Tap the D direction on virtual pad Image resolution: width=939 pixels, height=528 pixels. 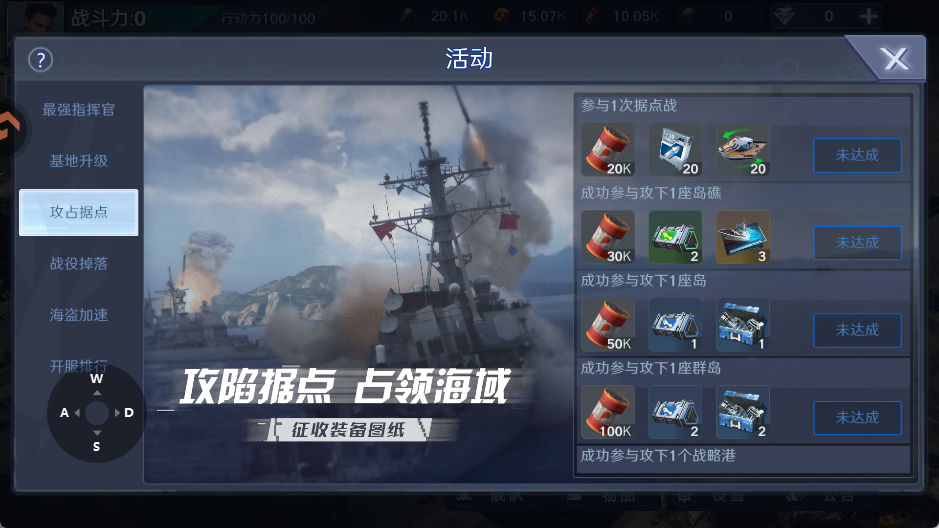point(129,412)
